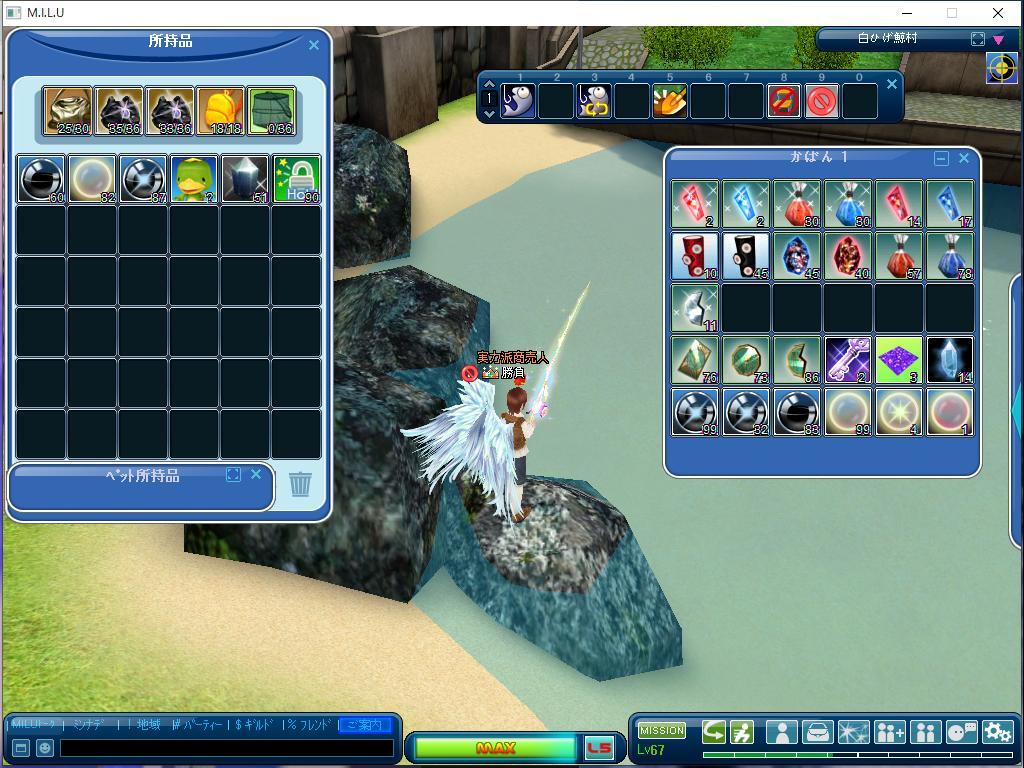This screenshot has height=768, width=1024.
Task: Close the pet inventory panel
Action: [x=256, y=474]
